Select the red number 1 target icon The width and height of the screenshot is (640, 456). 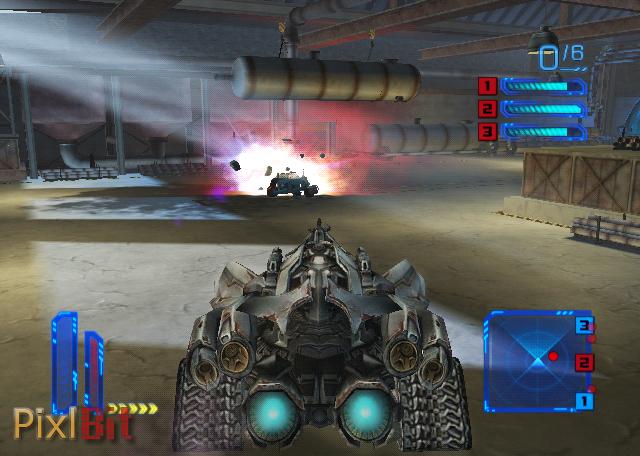(x=488, y=86)
